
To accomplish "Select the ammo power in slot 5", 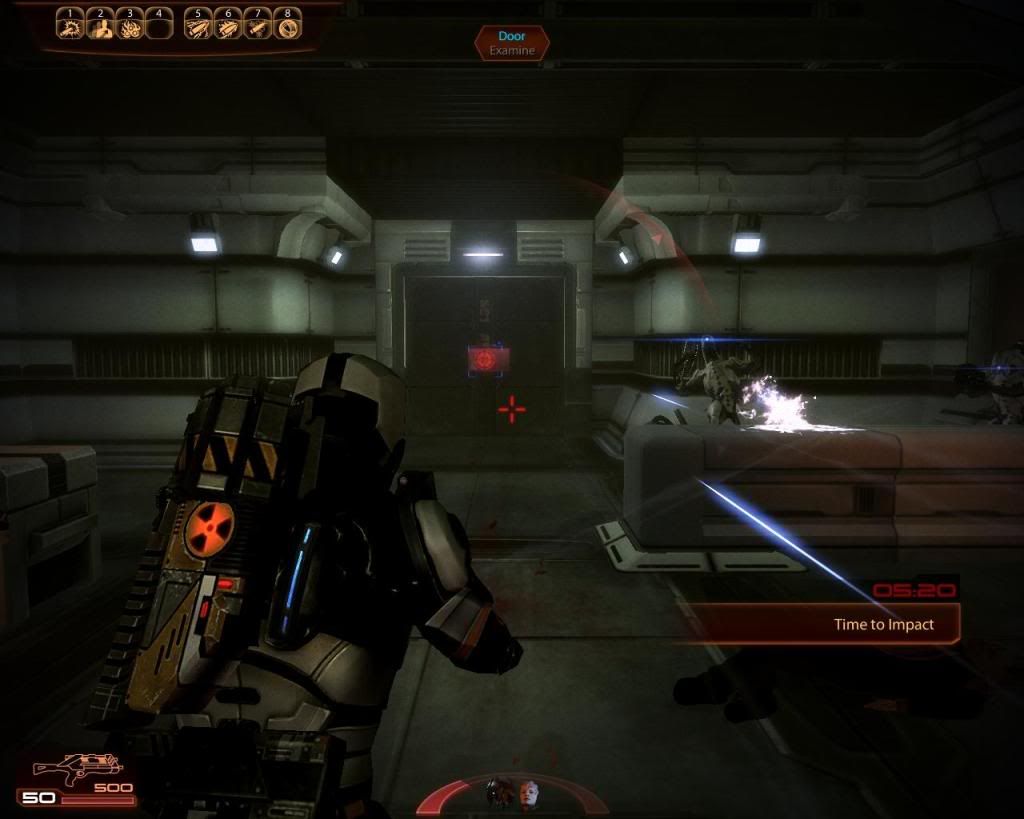I will 199,27.
